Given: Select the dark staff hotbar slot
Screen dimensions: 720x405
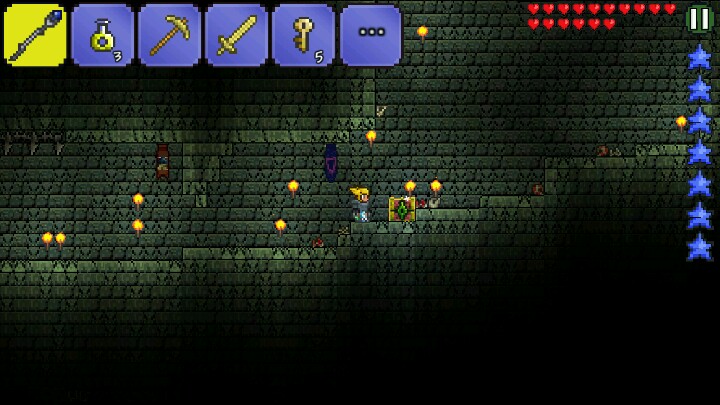Looking at the screenshot, I should tap(35, 35).
